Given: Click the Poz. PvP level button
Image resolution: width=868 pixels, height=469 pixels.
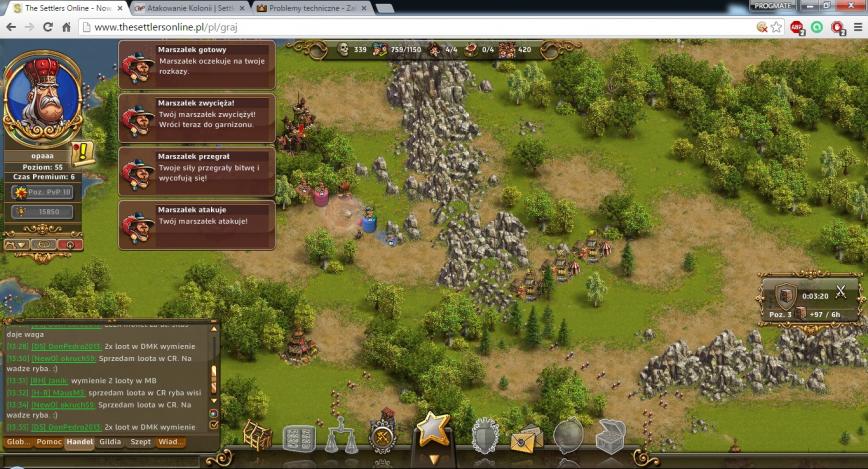Looking at the screenshot, I should tap(43, 192).
